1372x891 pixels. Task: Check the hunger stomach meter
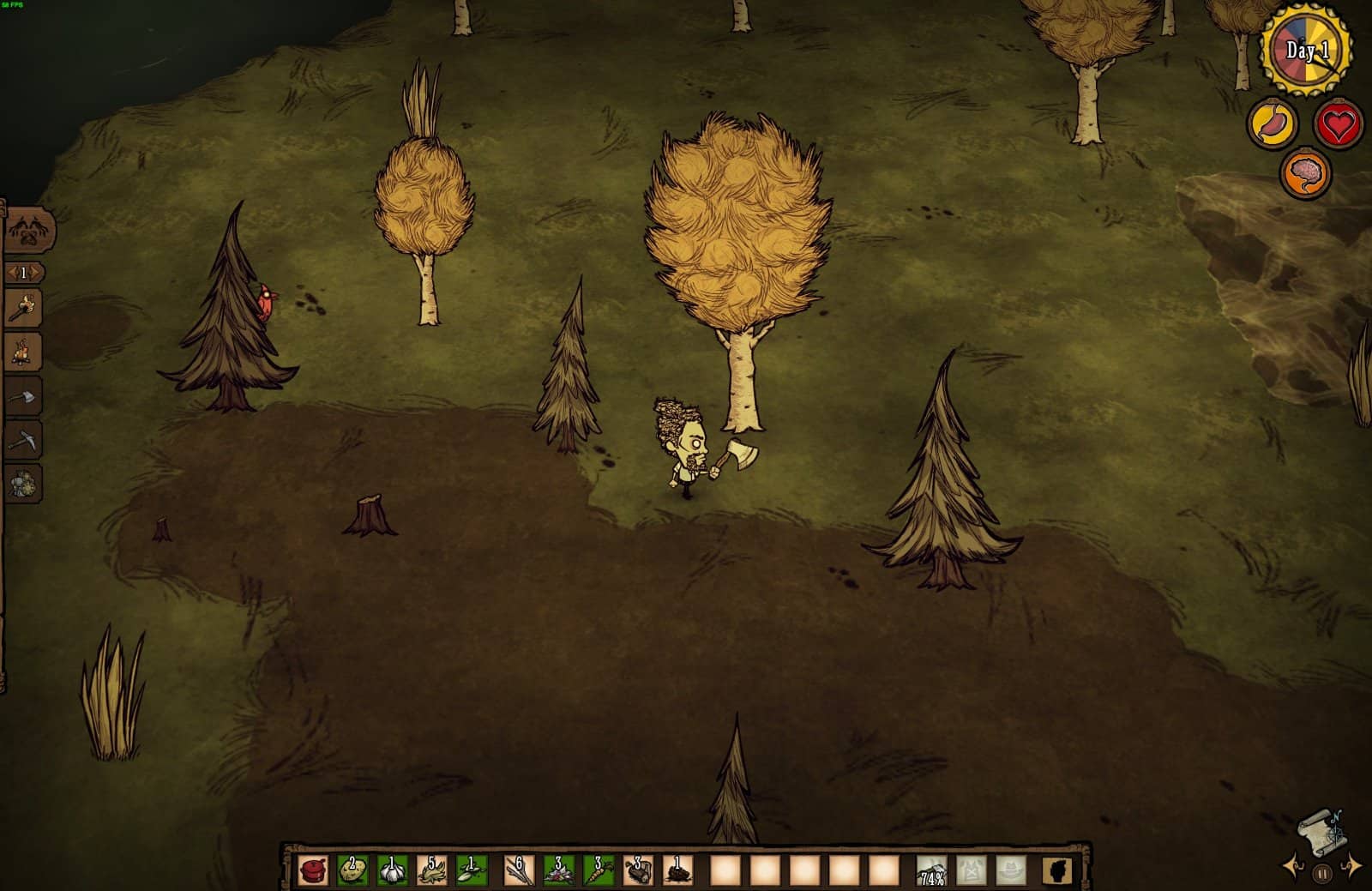[1273, 124]
